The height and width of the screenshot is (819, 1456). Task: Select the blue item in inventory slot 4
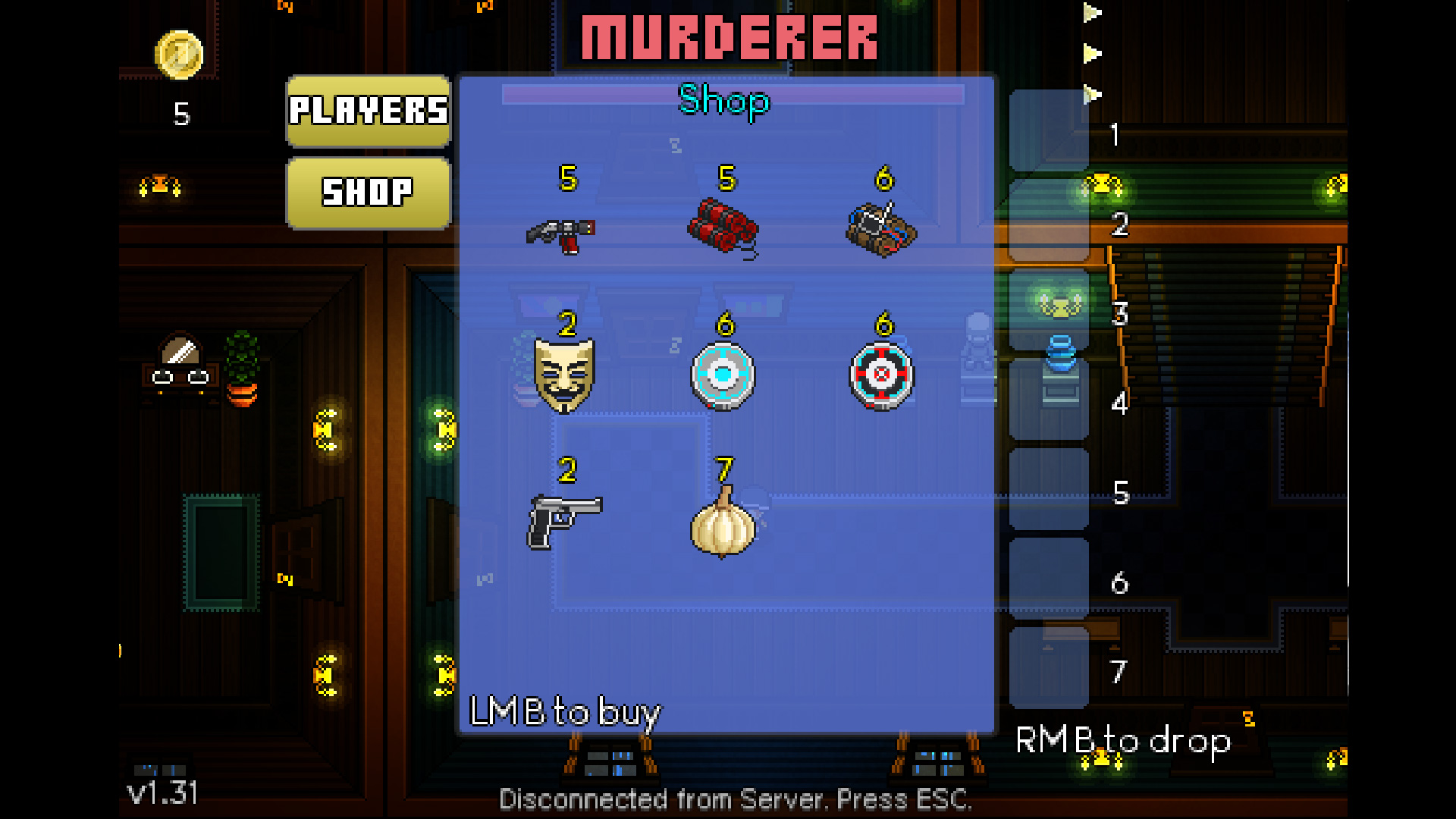1062,364
